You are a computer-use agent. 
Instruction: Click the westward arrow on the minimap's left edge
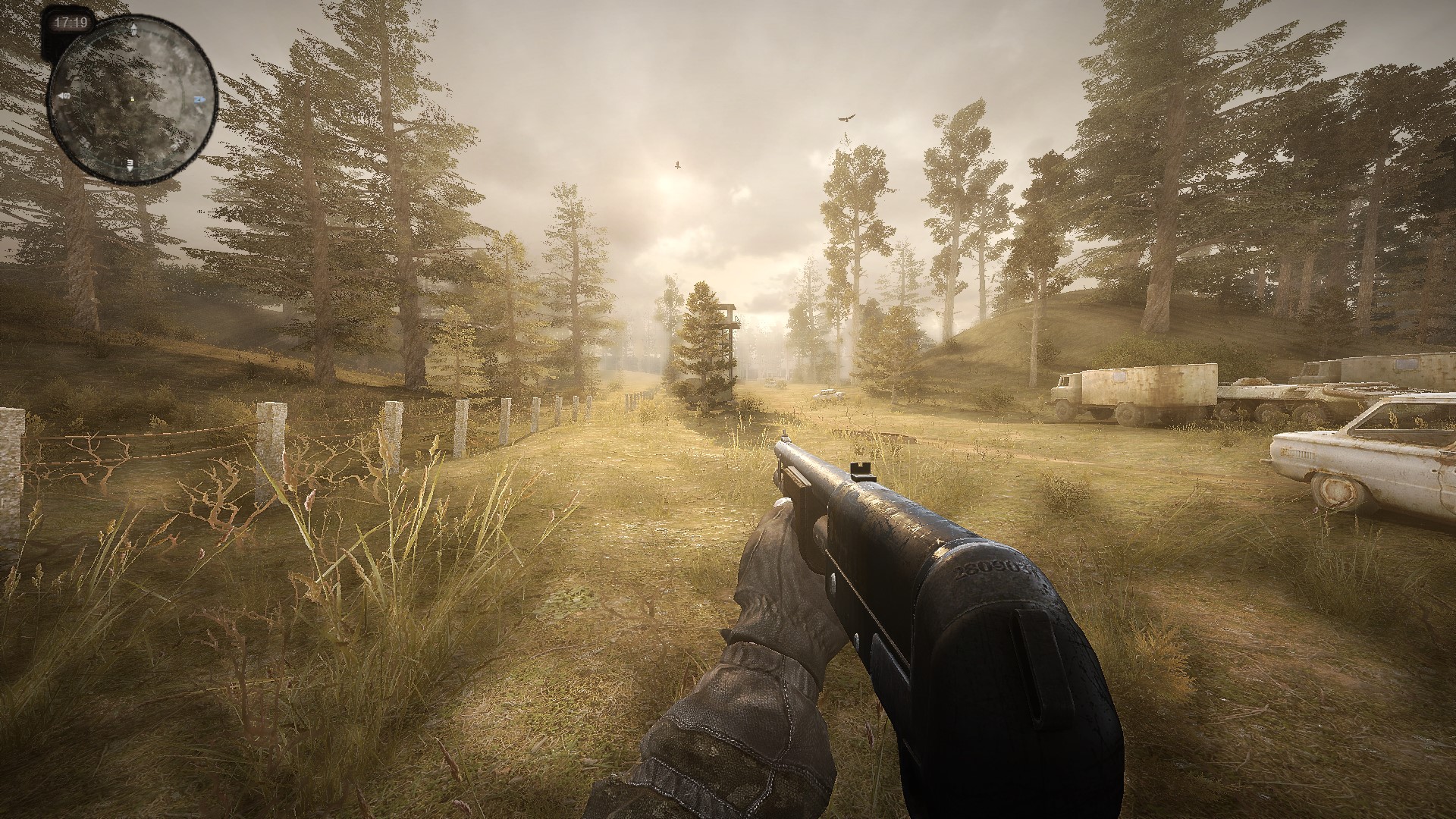coord(63,96)
